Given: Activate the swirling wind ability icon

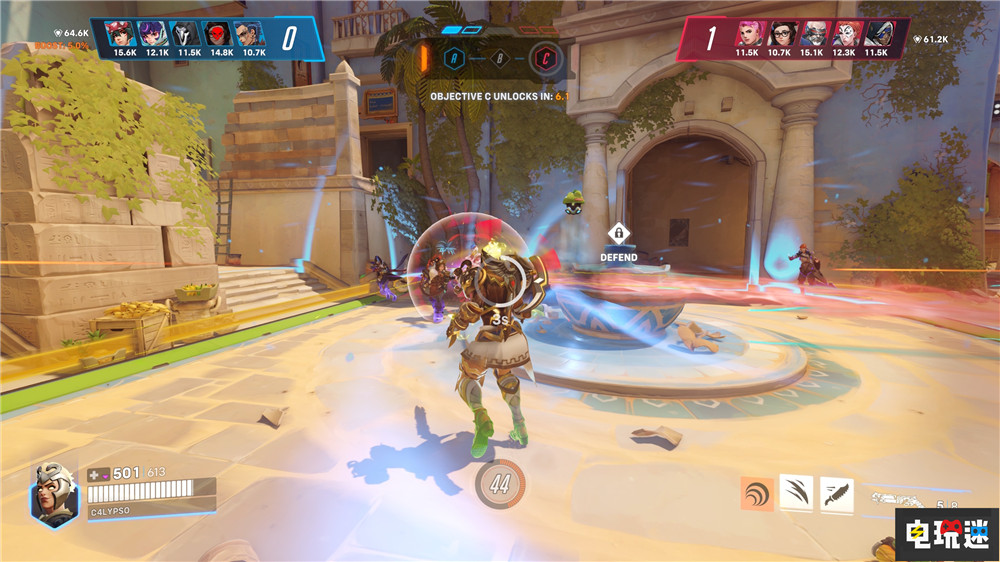Looking at the screenshot, I should pos(757,493).
